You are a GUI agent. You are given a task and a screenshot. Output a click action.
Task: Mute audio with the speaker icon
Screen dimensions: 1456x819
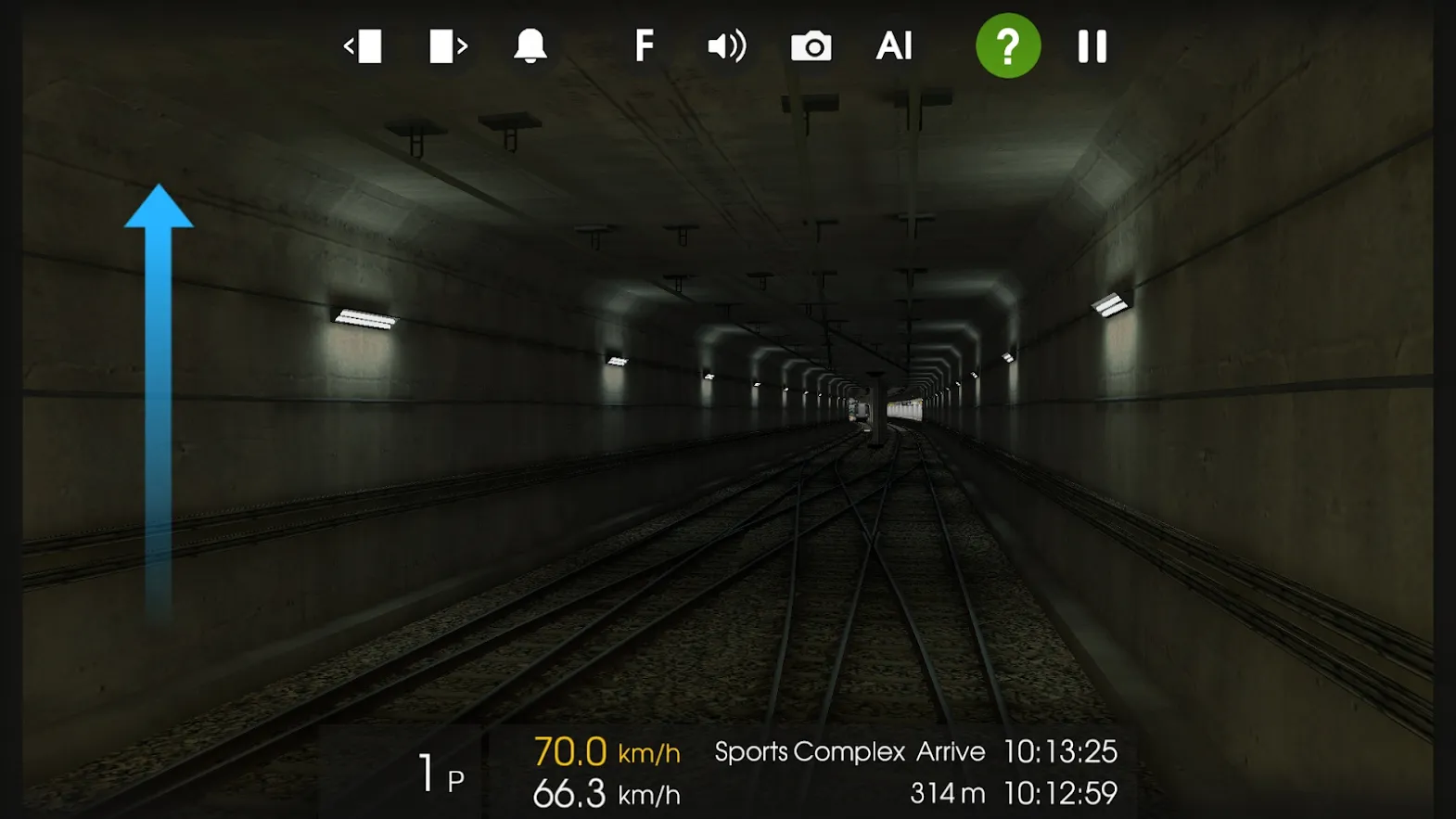[727, 45]
